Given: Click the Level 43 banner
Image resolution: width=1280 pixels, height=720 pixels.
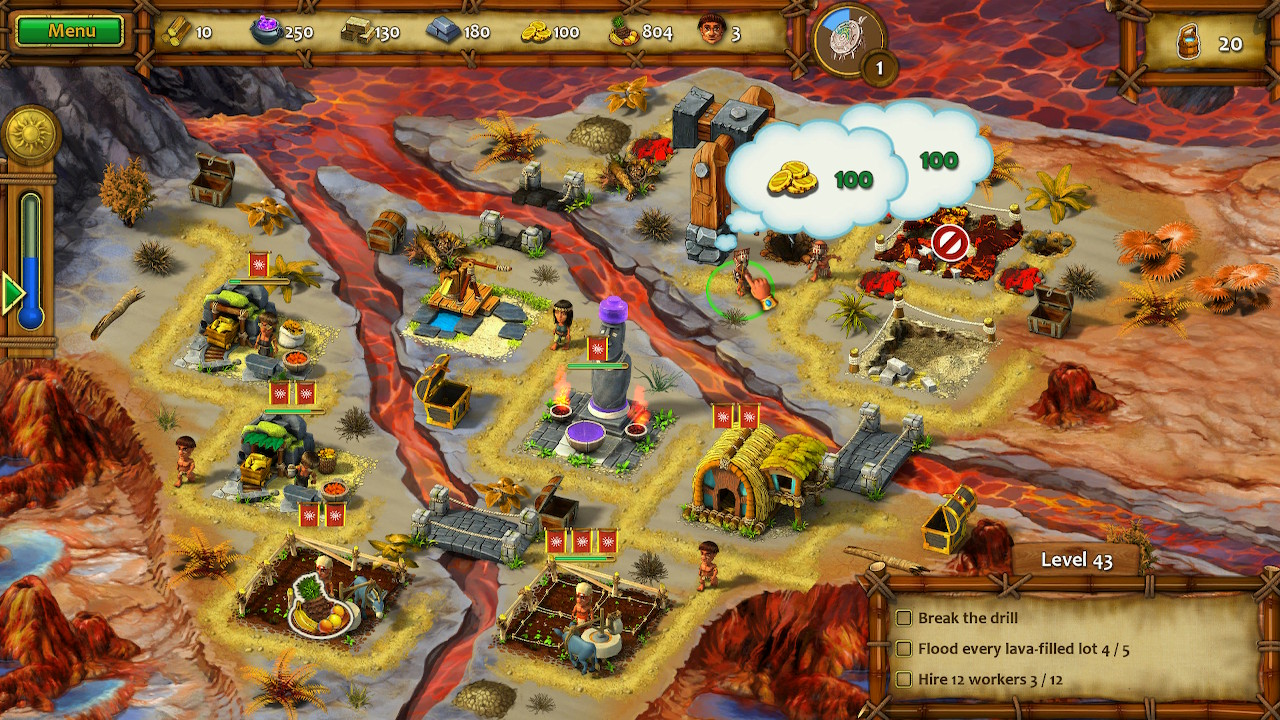Looking at the screenshot, I should [x=1078, y=561].
